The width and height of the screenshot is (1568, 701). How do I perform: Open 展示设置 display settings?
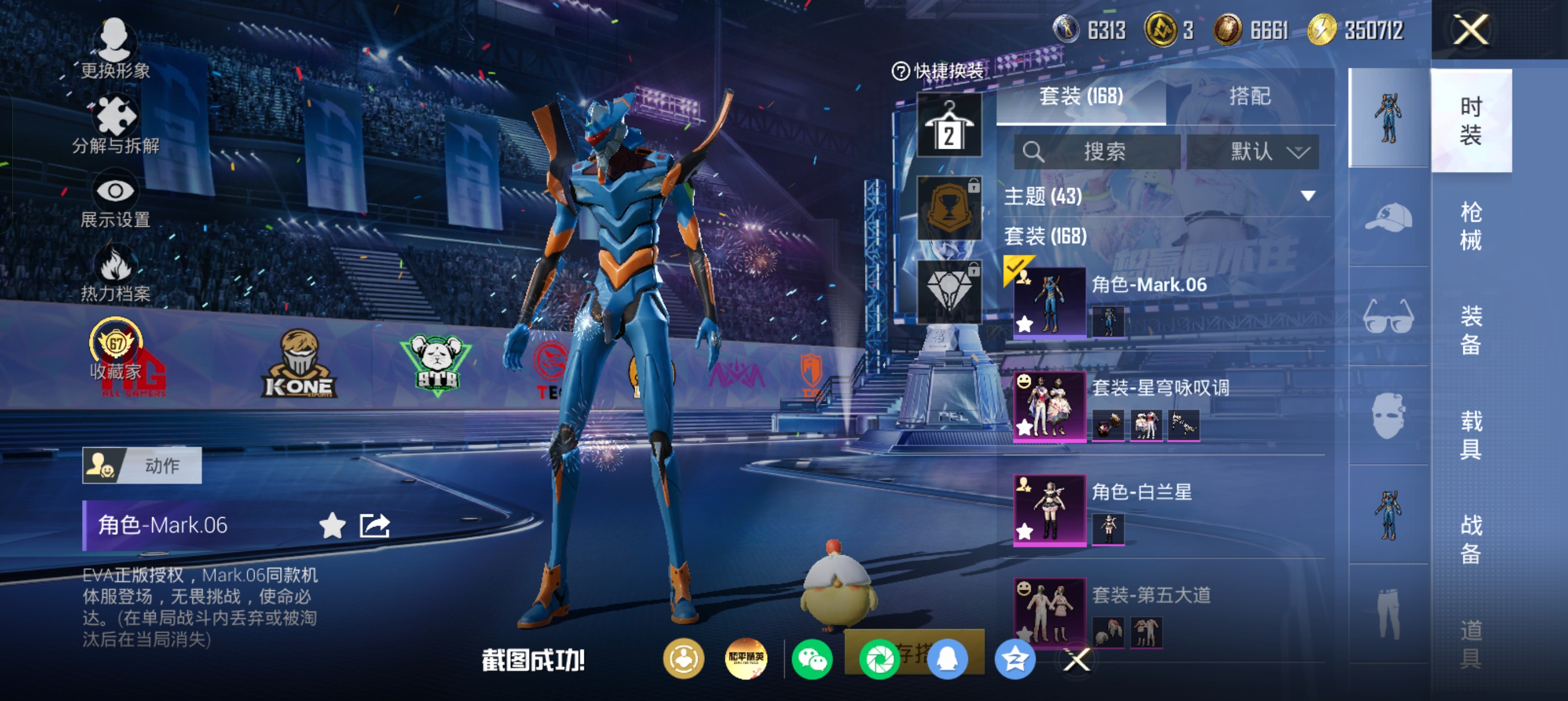[x=115, y=202]
